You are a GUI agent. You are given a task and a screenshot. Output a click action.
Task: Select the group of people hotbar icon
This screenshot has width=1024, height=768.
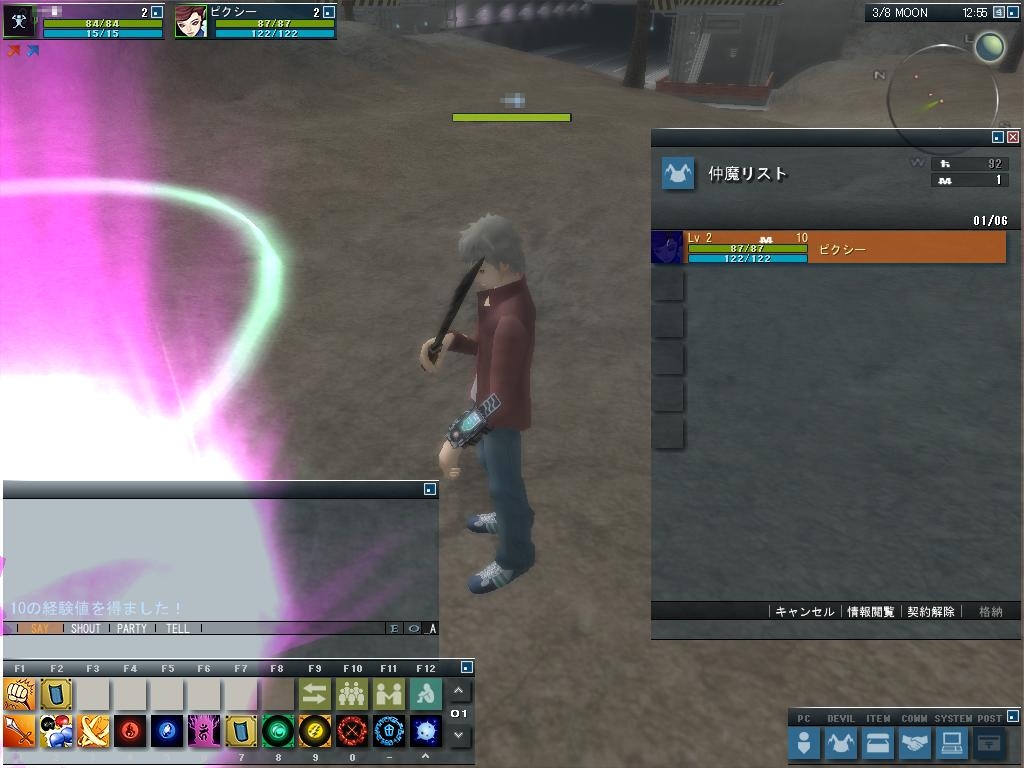(352, 694)
